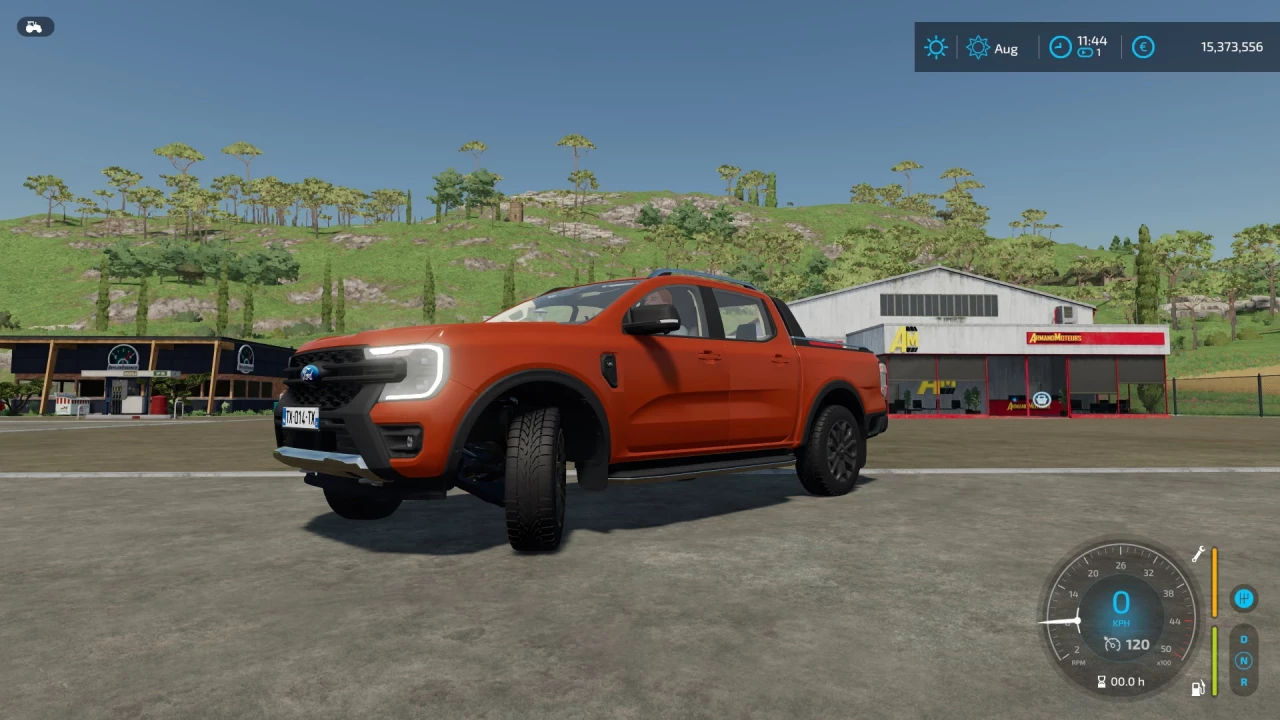Click the hourglass operating hours icon

(1101, 681)
